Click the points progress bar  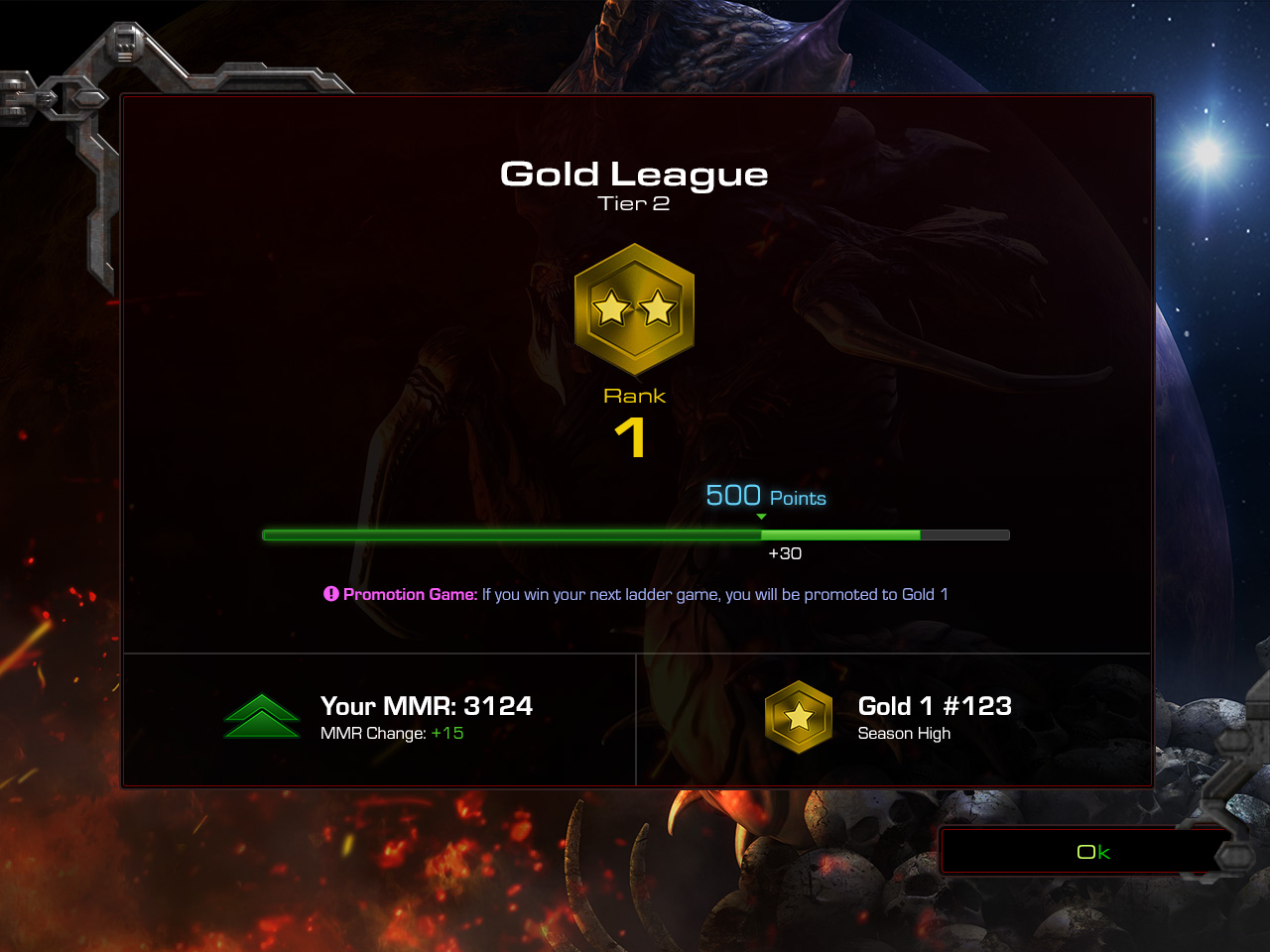635,535
